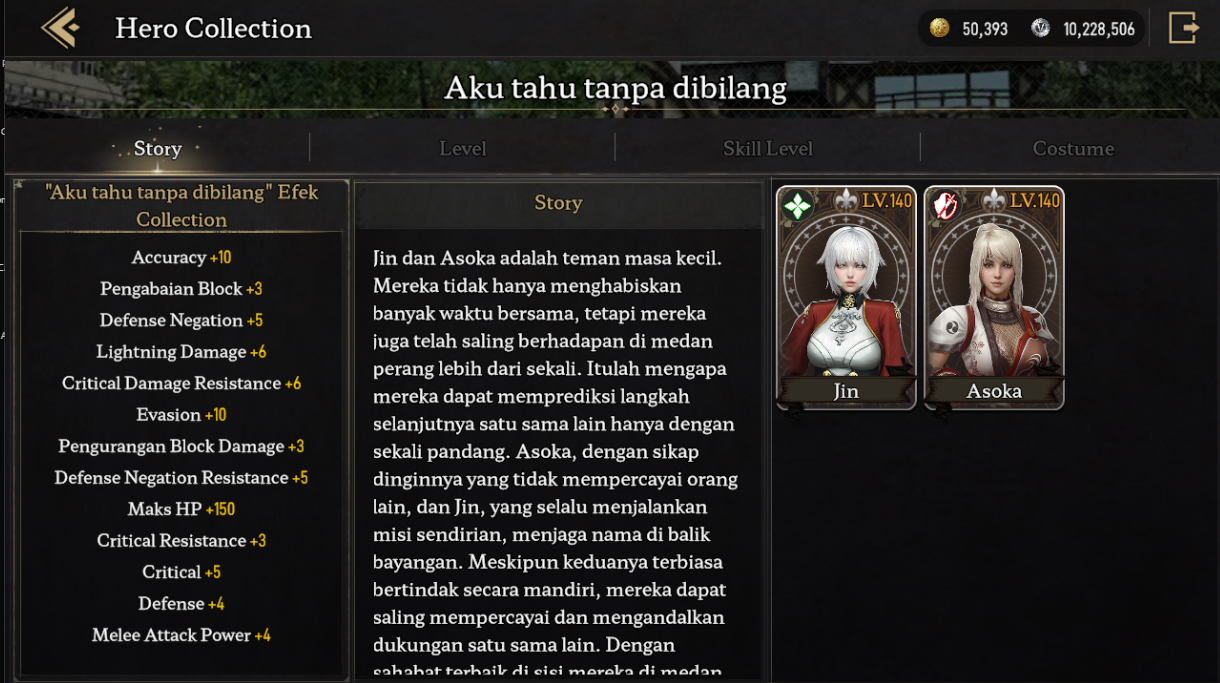The height and width of the screenshot is (683, 1220).
Task: Click the exit door icon
Action: coord(1183,28)
